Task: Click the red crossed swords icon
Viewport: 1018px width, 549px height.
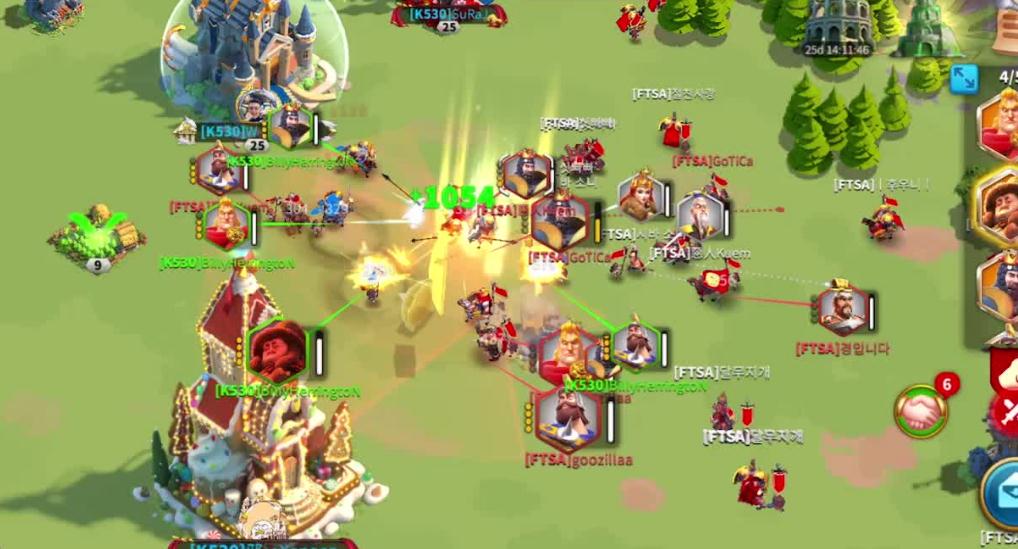Action: (1005, 412)
